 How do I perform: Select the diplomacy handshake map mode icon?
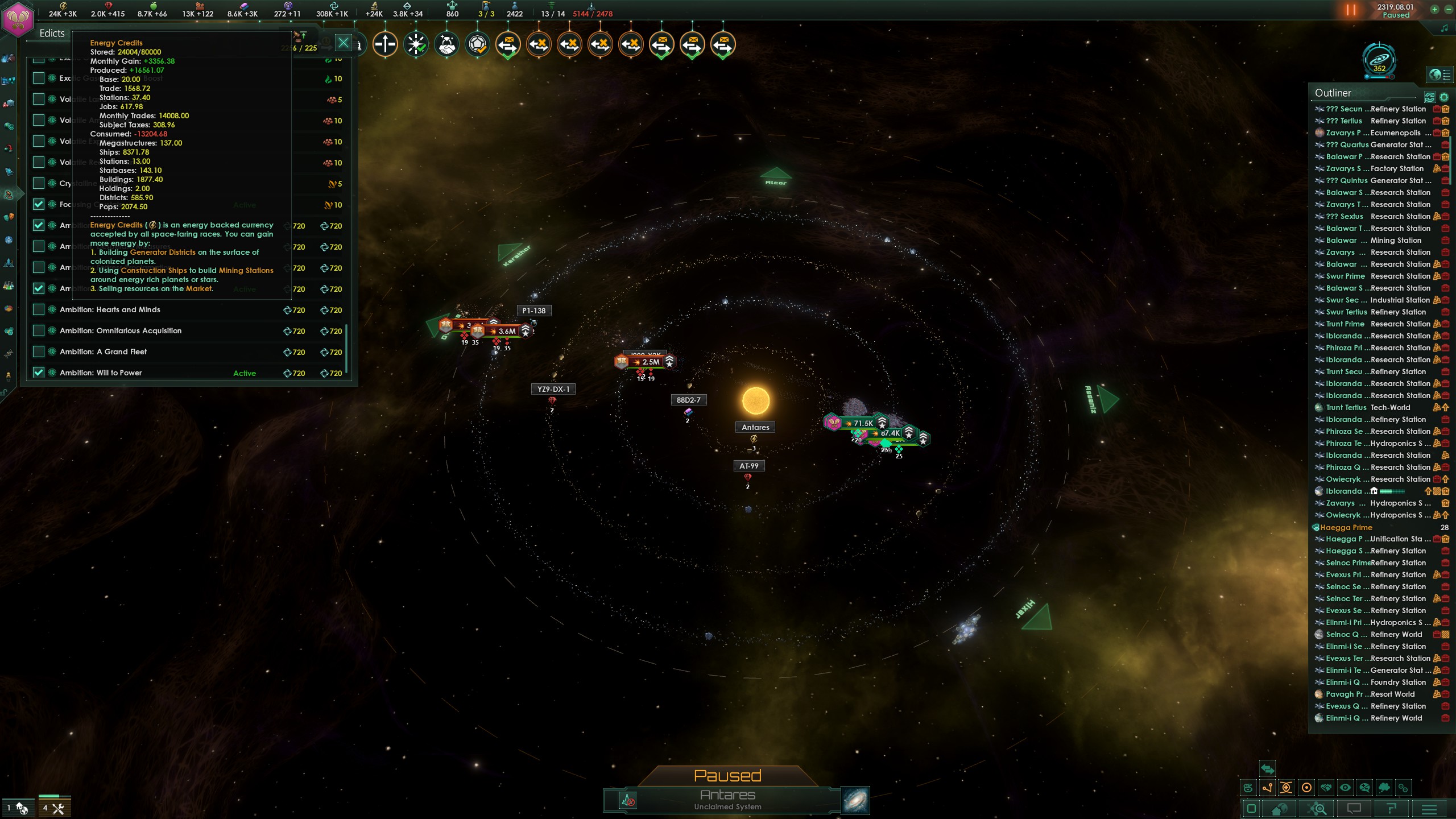click(x=1326, y=788)
